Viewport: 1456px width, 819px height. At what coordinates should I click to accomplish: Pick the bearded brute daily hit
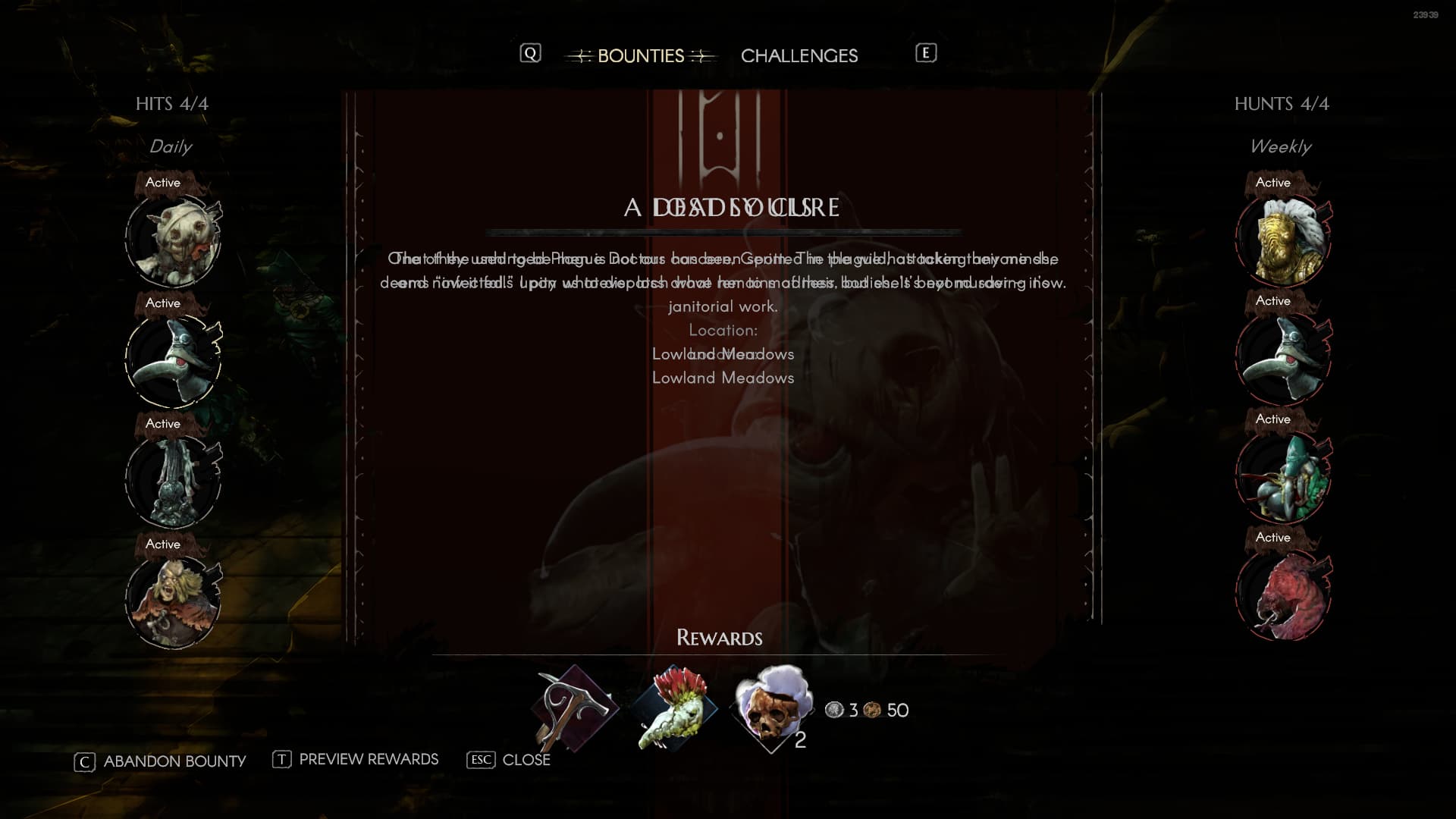click(174, 601)
